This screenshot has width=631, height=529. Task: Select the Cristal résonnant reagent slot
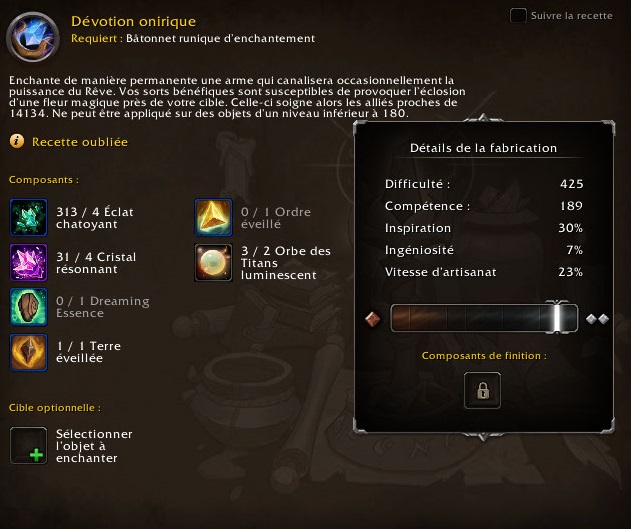coord(28,263)
